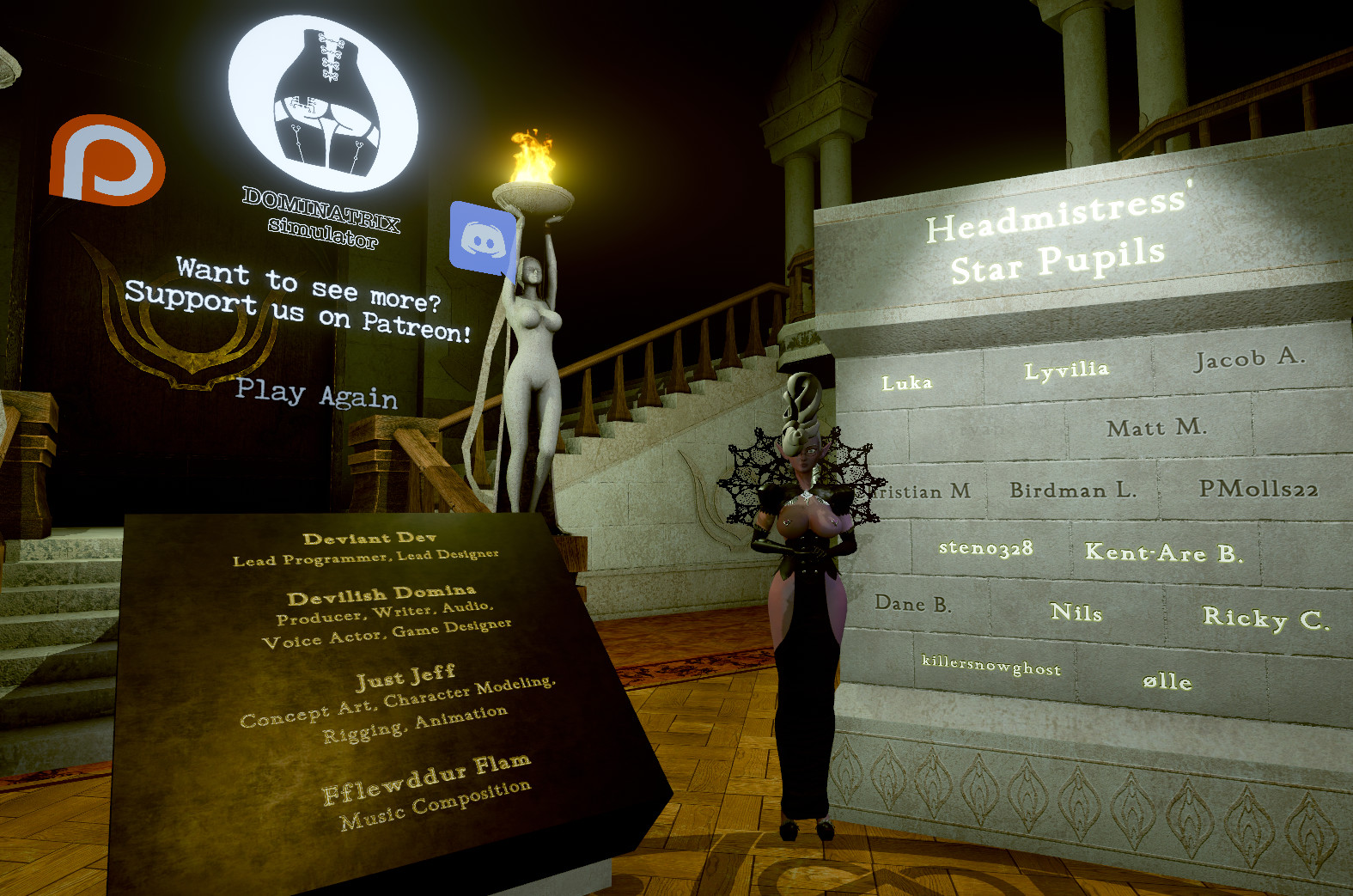Select Luka on the star pupils wall
This screenshot has width=1353, height=896.
pos(906,383)
